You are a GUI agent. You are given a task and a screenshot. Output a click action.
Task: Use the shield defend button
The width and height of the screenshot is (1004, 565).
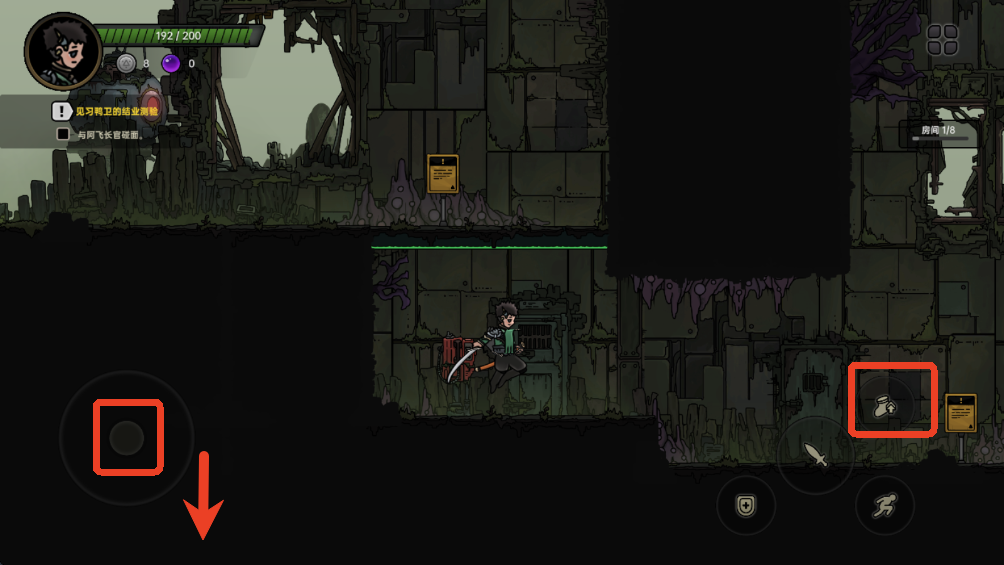click(746, 505)
